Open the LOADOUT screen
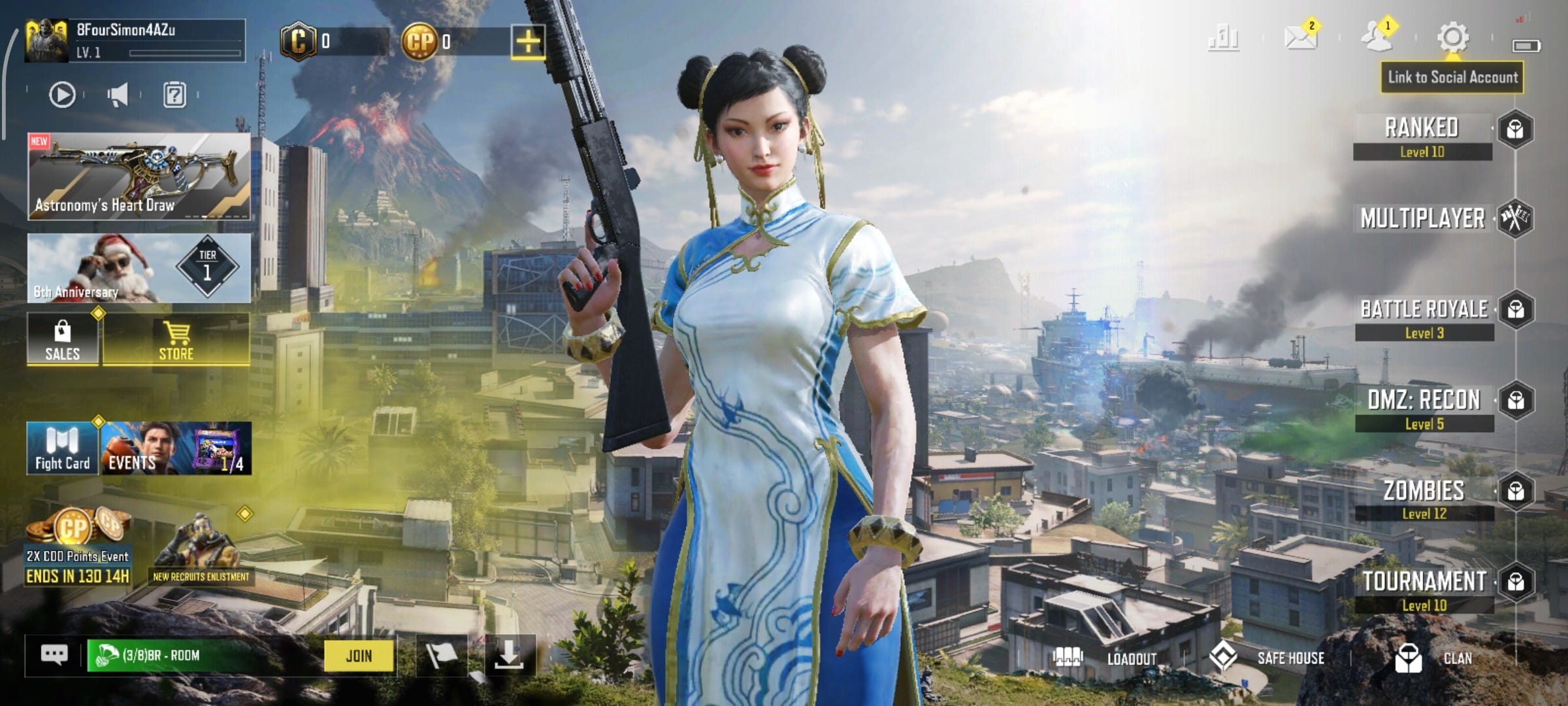1568x706 pixels. (x=1105, y=658)
